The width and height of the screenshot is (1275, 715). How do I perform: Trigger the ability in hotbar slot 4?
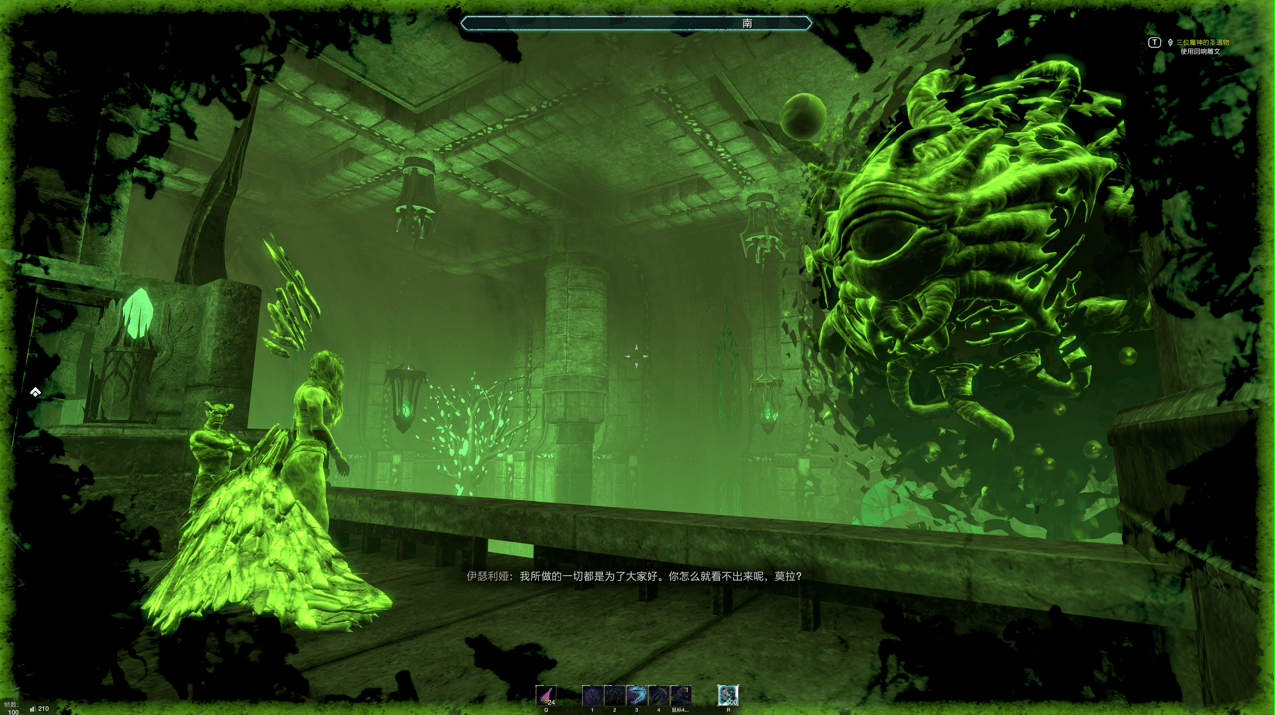click(x=658, y=695)
